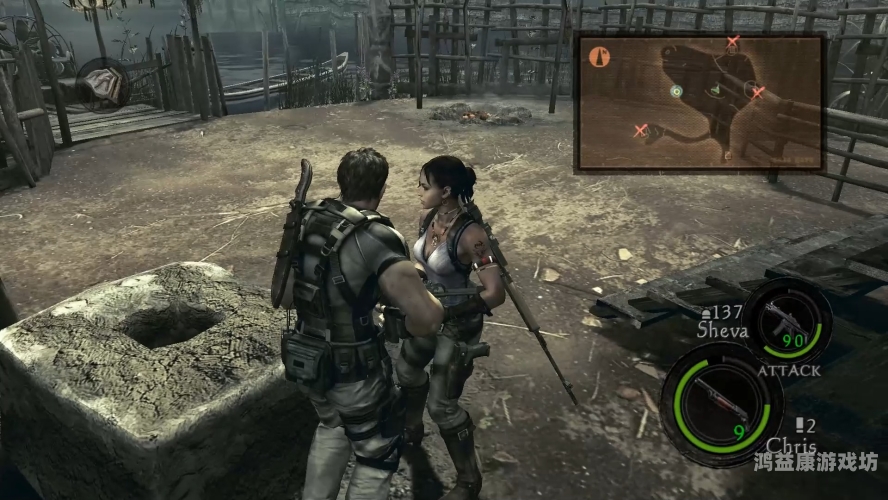Toggle Sheva's ATTACK command label
Viewport: 888px width, 500px height.
point(789,370)
